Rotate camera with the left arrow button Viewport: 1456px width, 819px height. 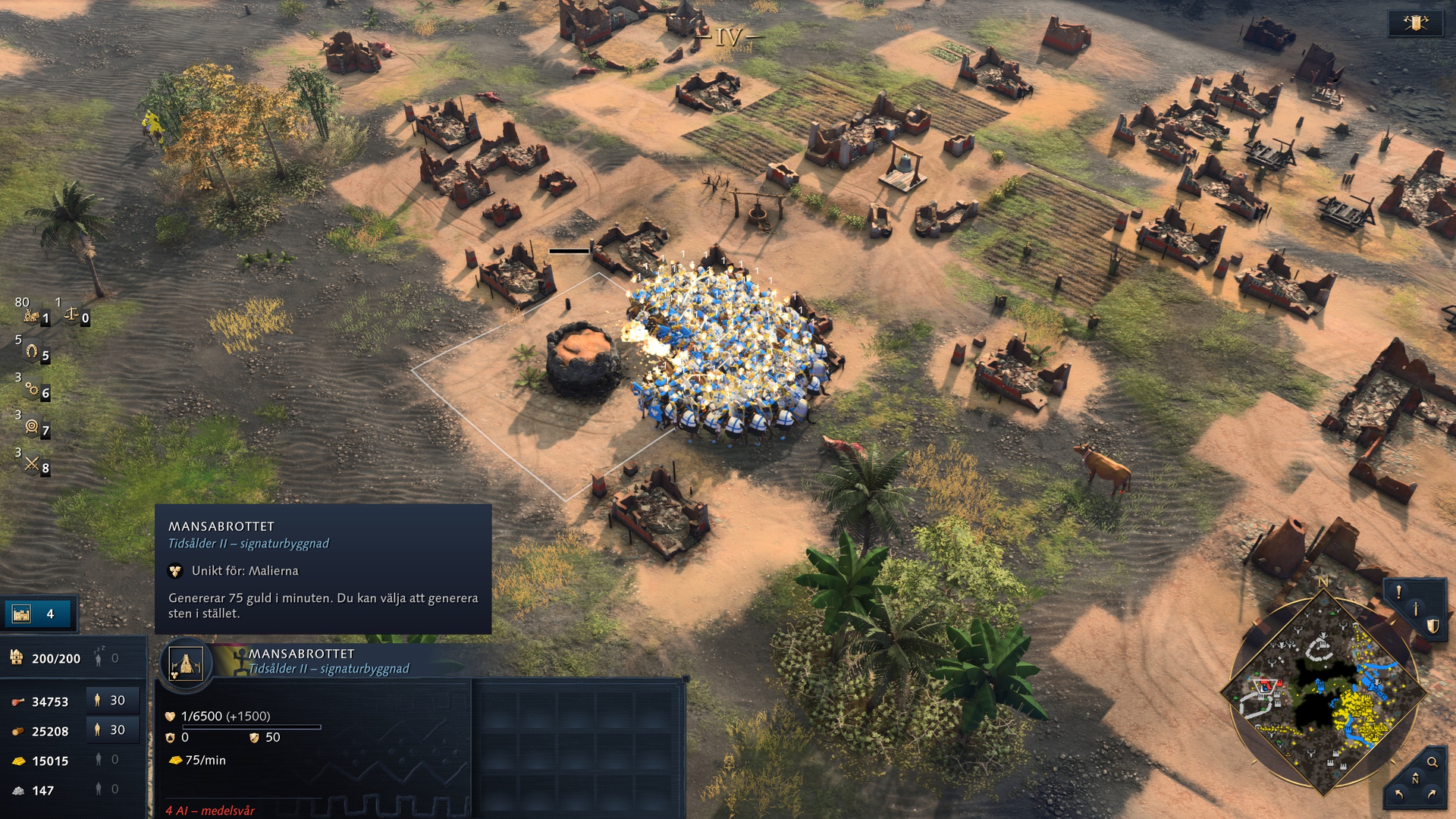point(1398,795)
